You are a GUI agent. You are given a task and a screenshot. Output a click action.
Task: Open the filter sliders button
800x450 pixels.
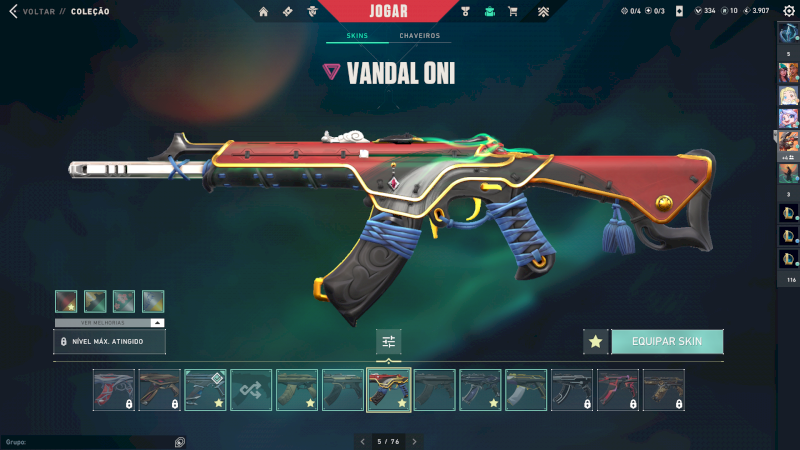389,342
